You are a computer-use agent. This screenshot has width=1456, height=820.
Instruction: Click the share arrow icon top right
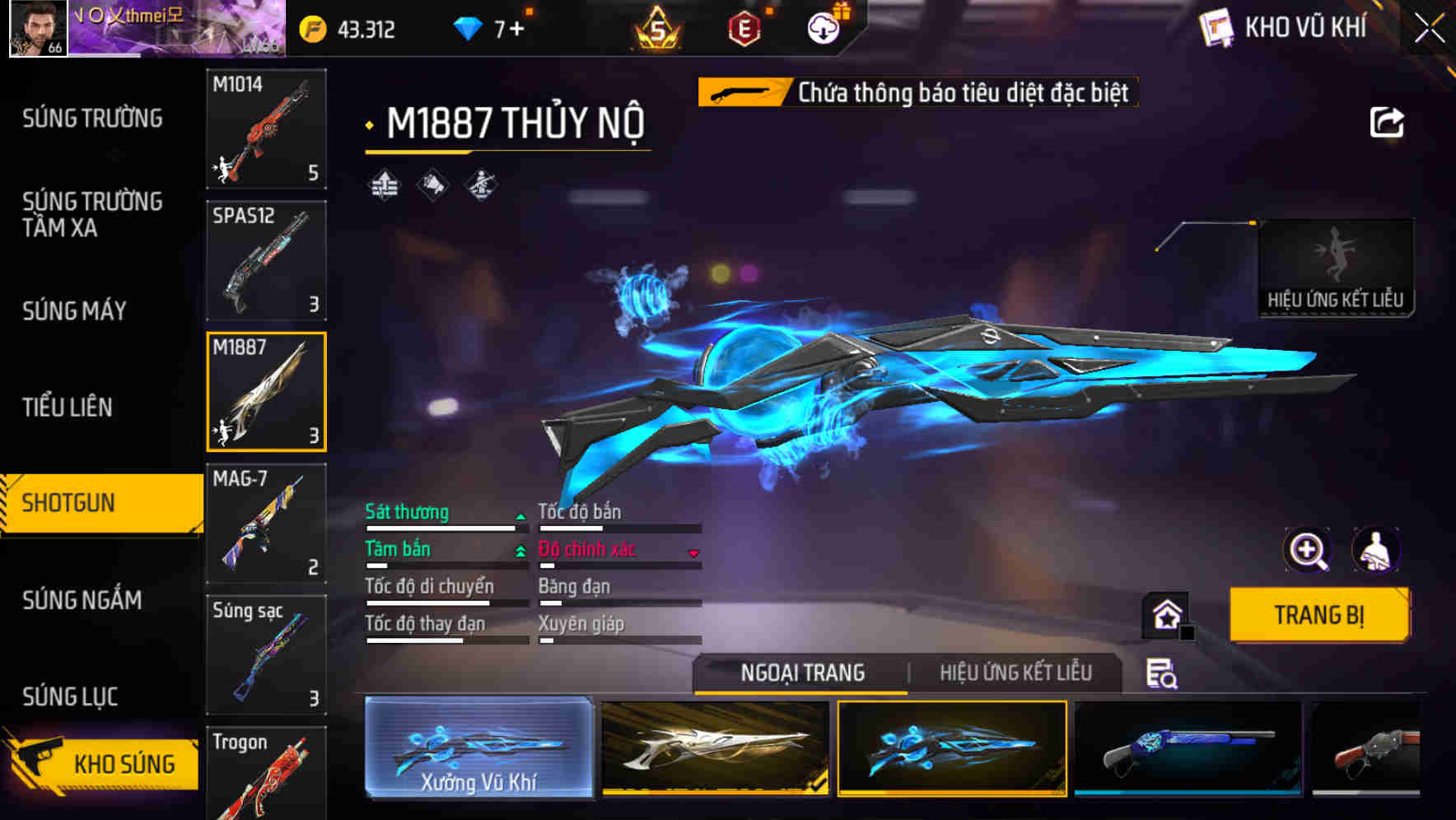pos(1388,122)
